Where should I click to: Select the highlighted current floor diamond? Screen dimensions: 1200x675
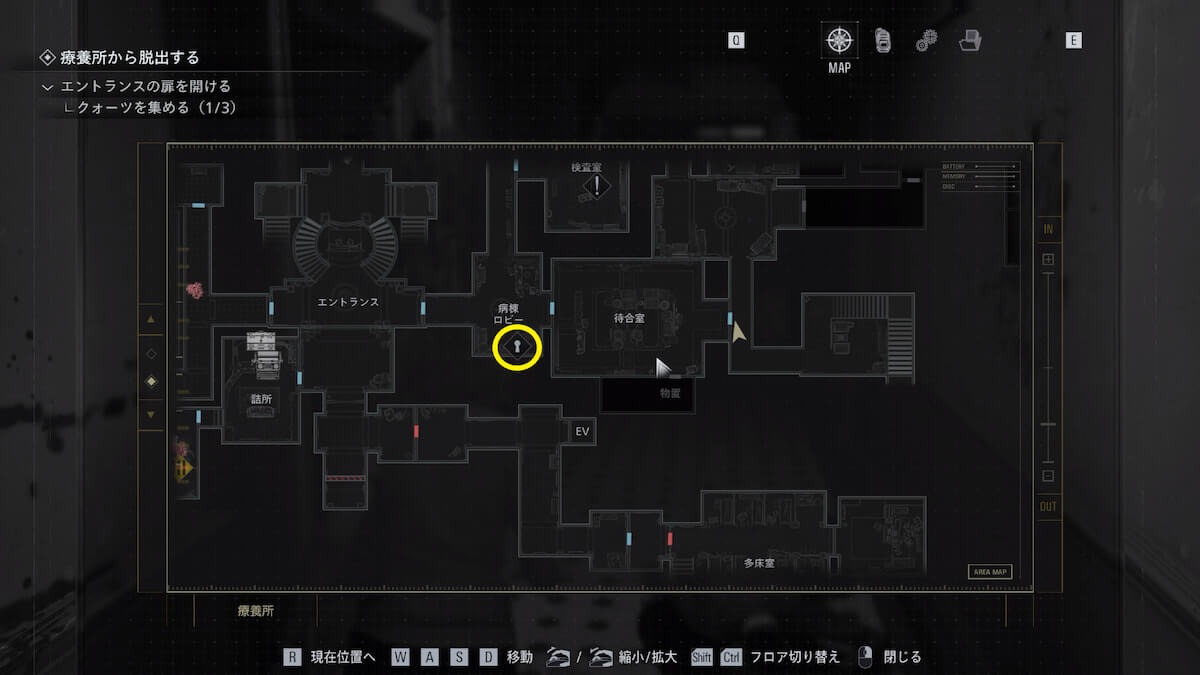point(151,381)
